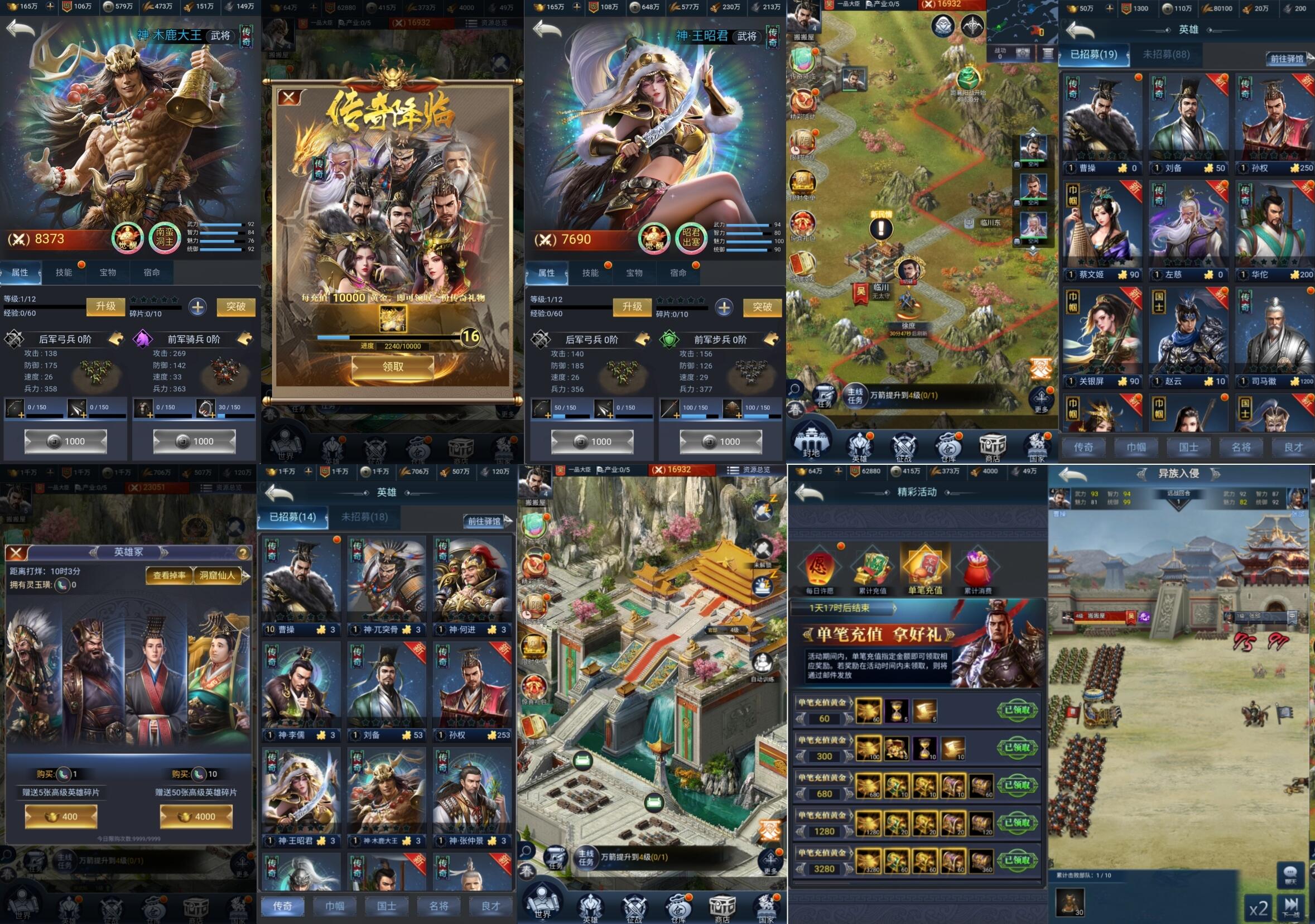
Task: Open the 资源总览 resource overview dropdown
Action: click(752, 470)
